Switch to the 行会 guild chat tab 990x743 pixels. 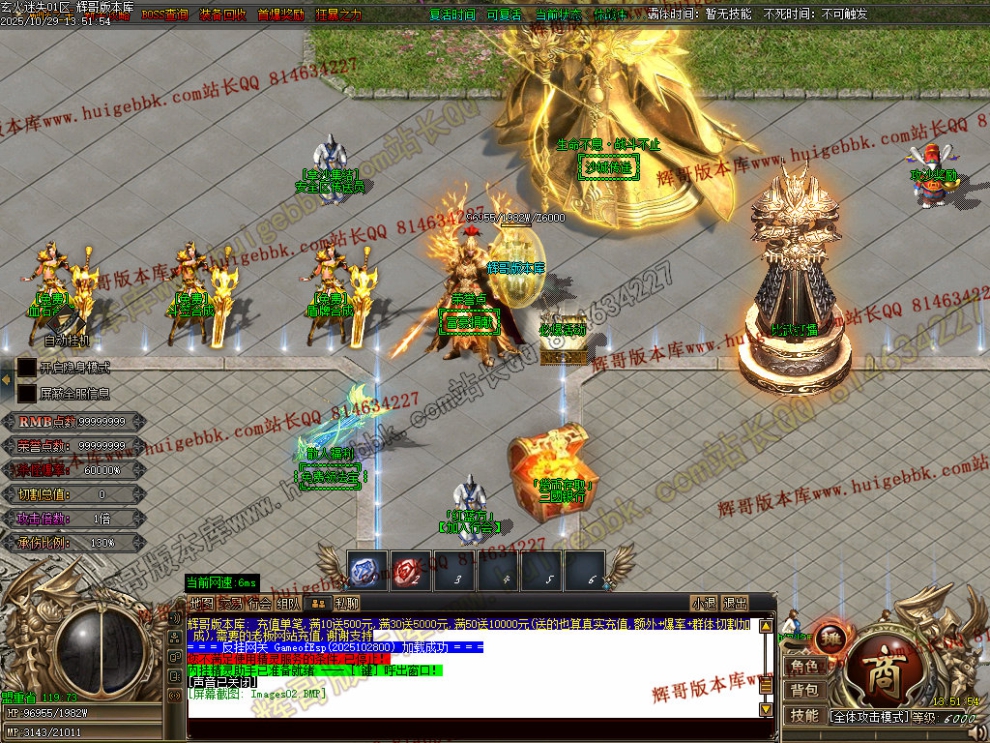(260, 603)
